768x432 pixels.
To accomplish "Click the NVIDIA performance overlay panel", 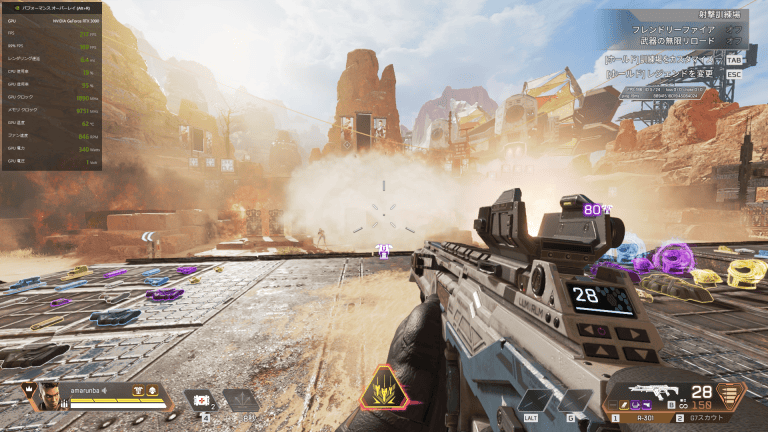I will (52, 85).
